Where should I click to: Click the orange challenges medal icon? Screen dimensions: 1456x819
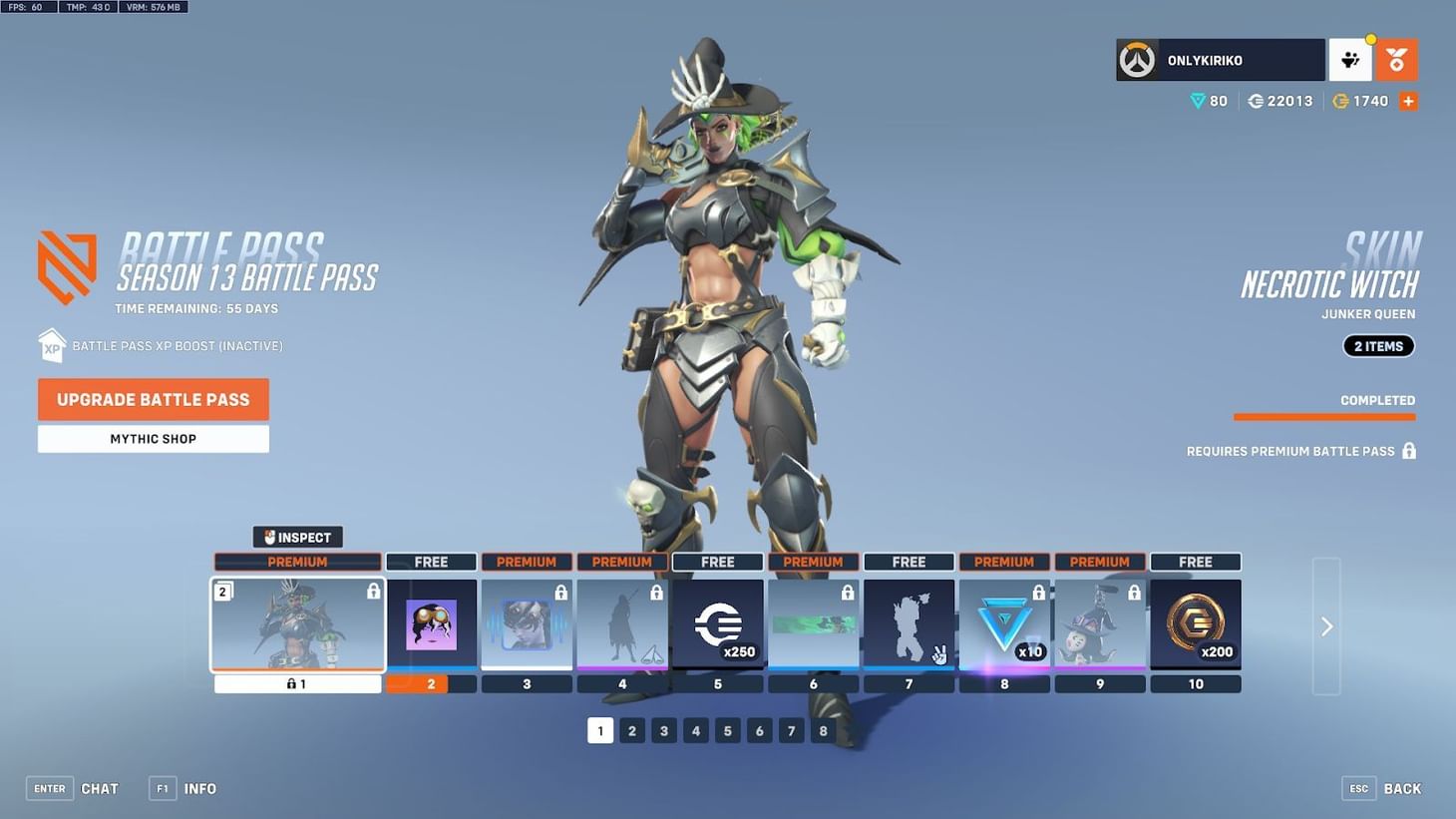click(1396, 59)
